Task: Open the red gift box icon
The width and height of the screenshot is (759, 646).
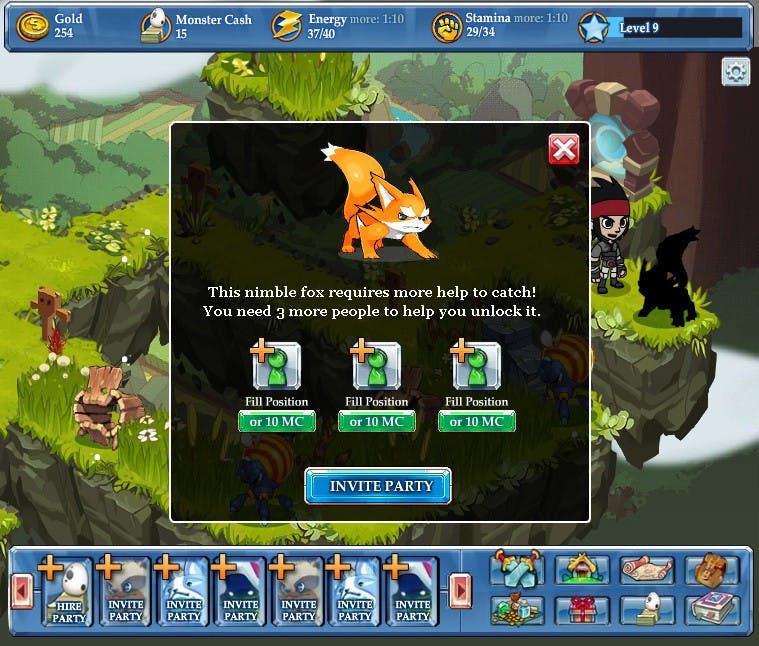Action: tap(582, 609)
